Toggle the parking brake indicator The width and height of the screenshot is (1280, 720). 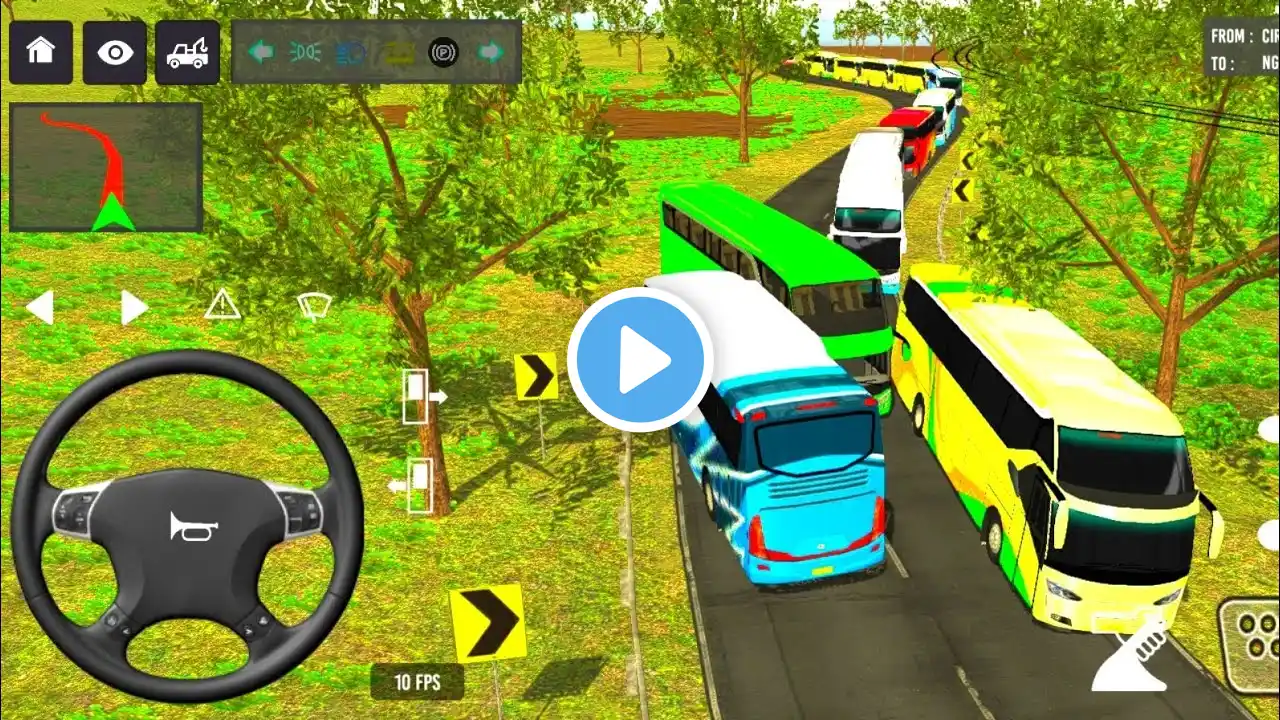click(x=443, y=52)
